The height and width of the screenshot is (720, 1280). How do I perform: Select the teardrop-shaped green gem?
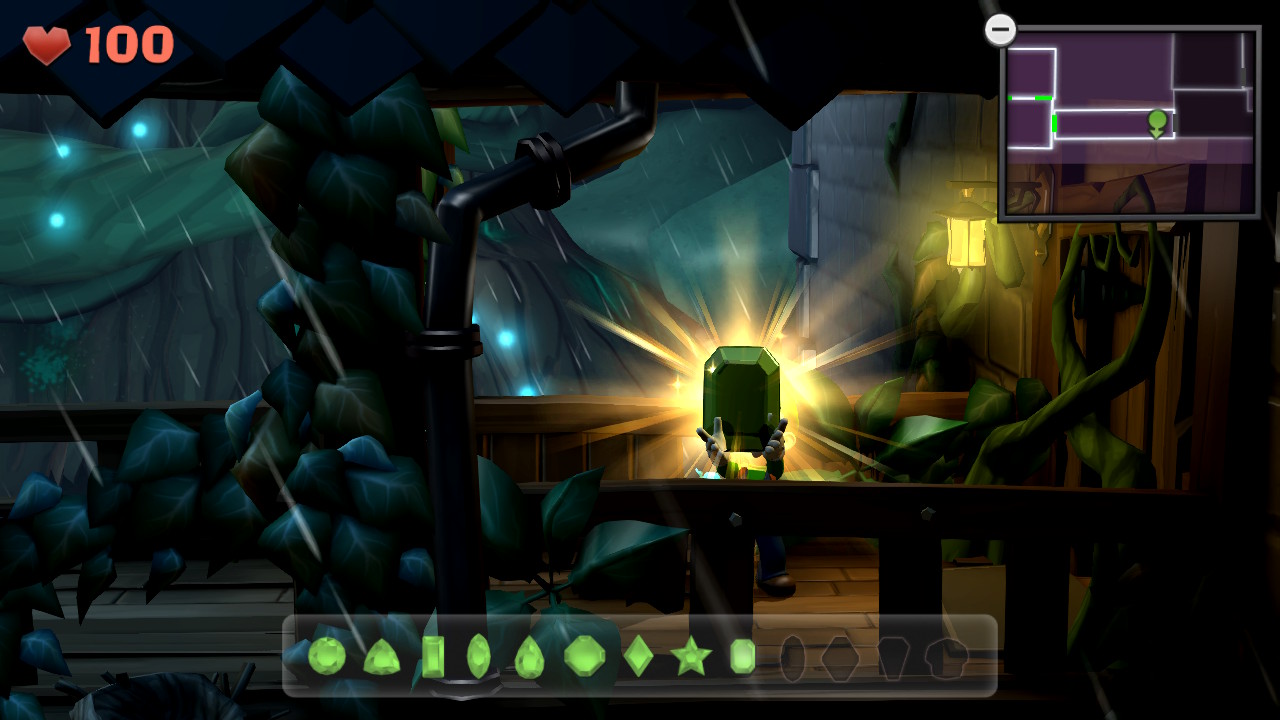[x=529, y=658]
